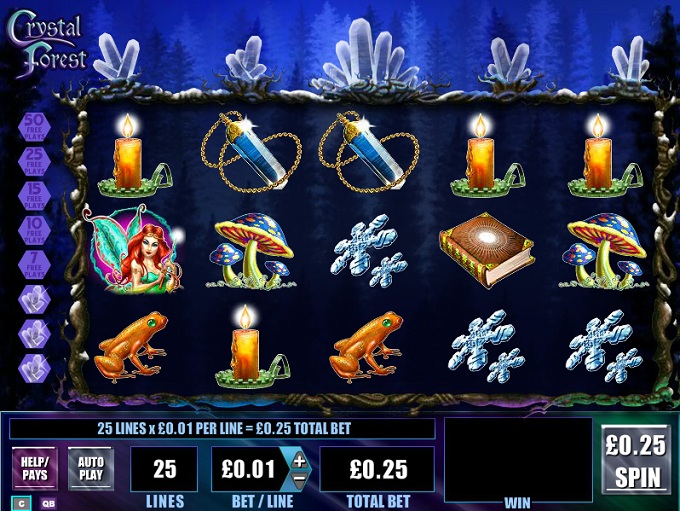Open the Help/Pays table
The width and height of the screenshot is (680, 511).
click(x=35, y=468)
